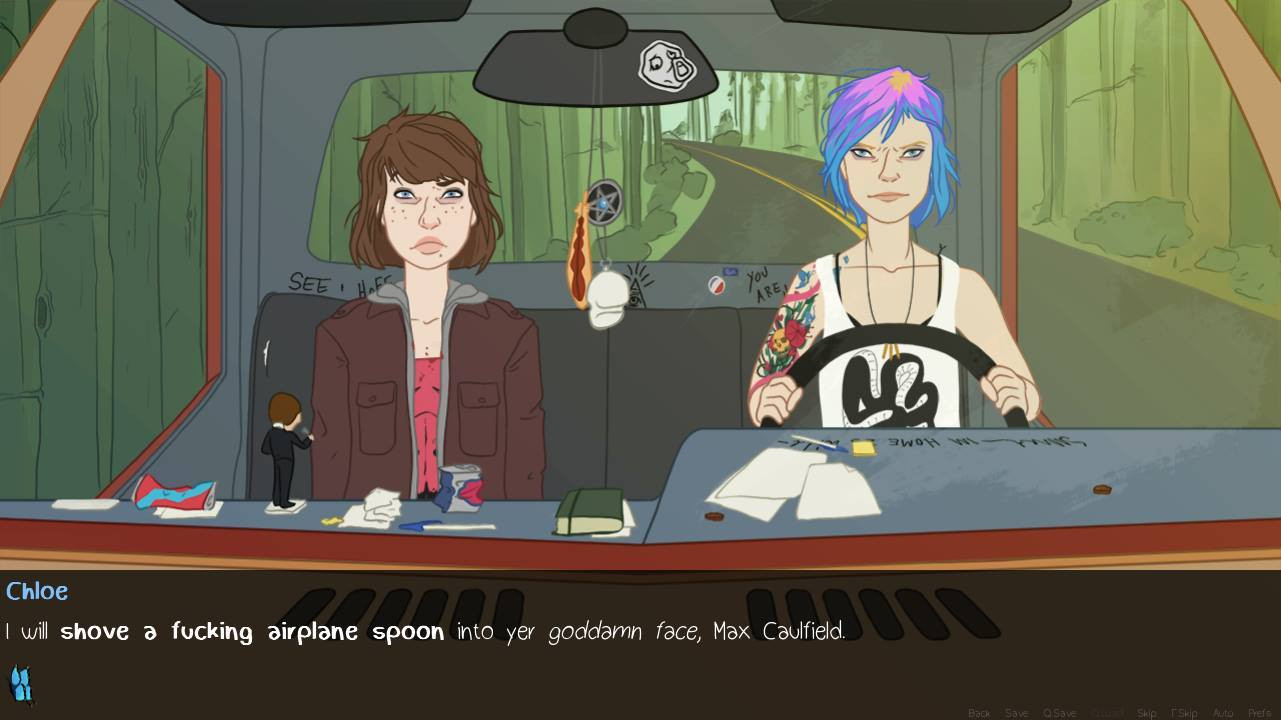
Task: Click the blue butterfly continue indicator
Action: (x=22, y=684)
